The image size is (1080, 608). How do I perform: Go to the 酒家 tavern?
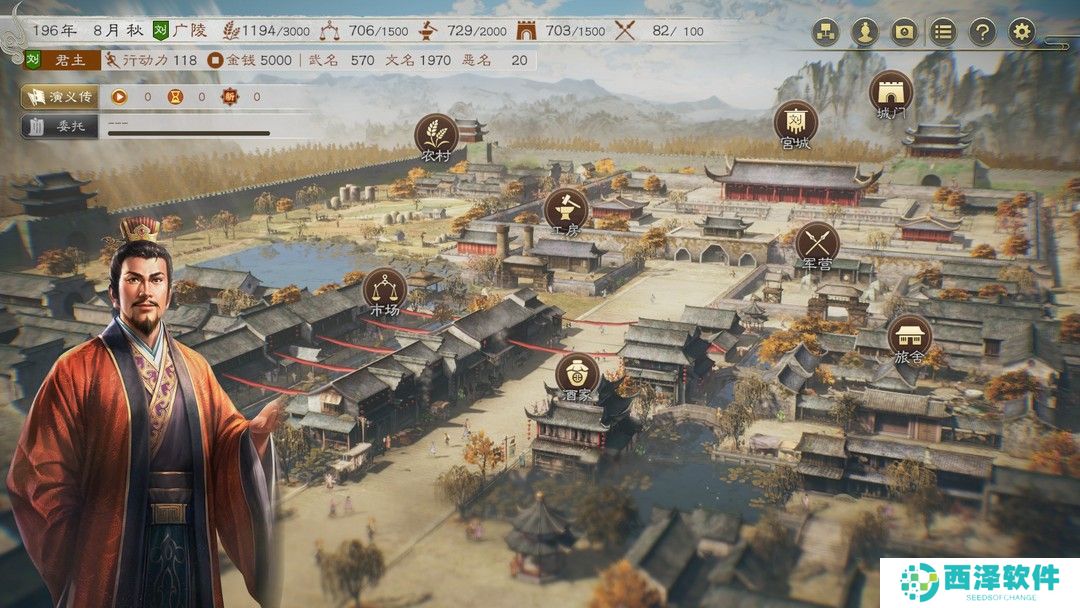[x=577, y=373]
